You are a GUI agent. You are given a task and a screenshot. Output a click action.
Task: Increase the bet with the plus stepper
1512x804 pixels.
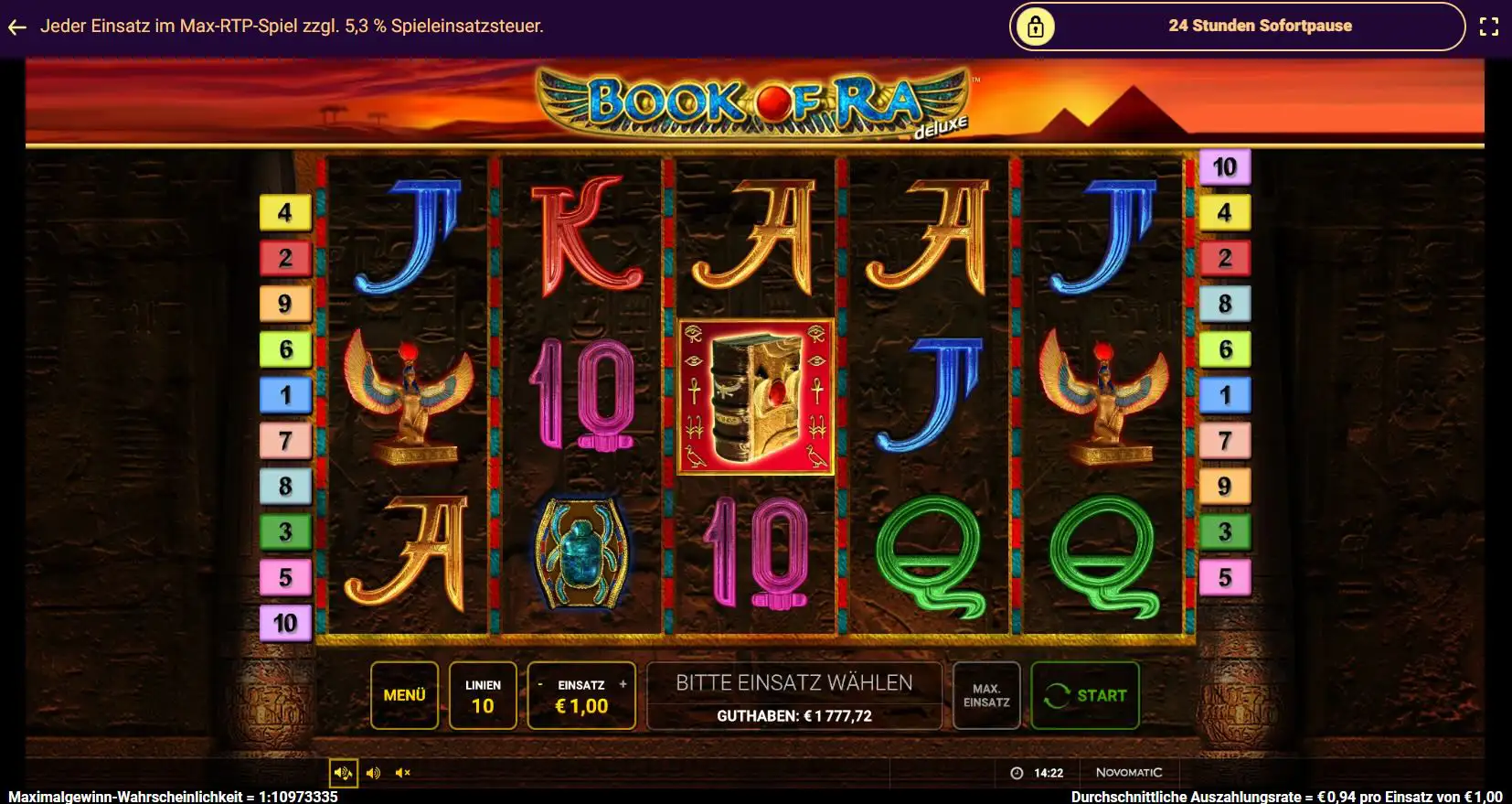623,682
